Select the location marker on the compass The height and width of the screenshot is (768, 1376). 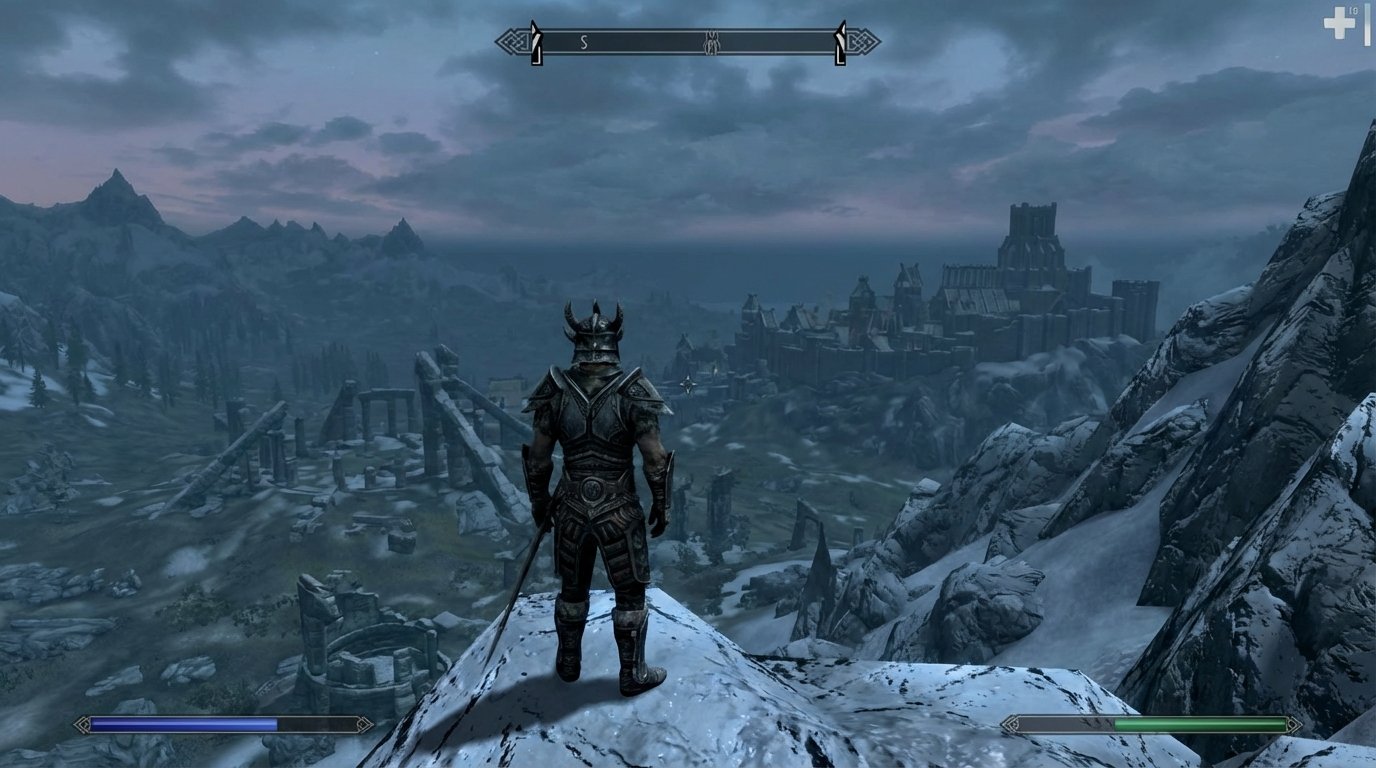tap(711, 42)
